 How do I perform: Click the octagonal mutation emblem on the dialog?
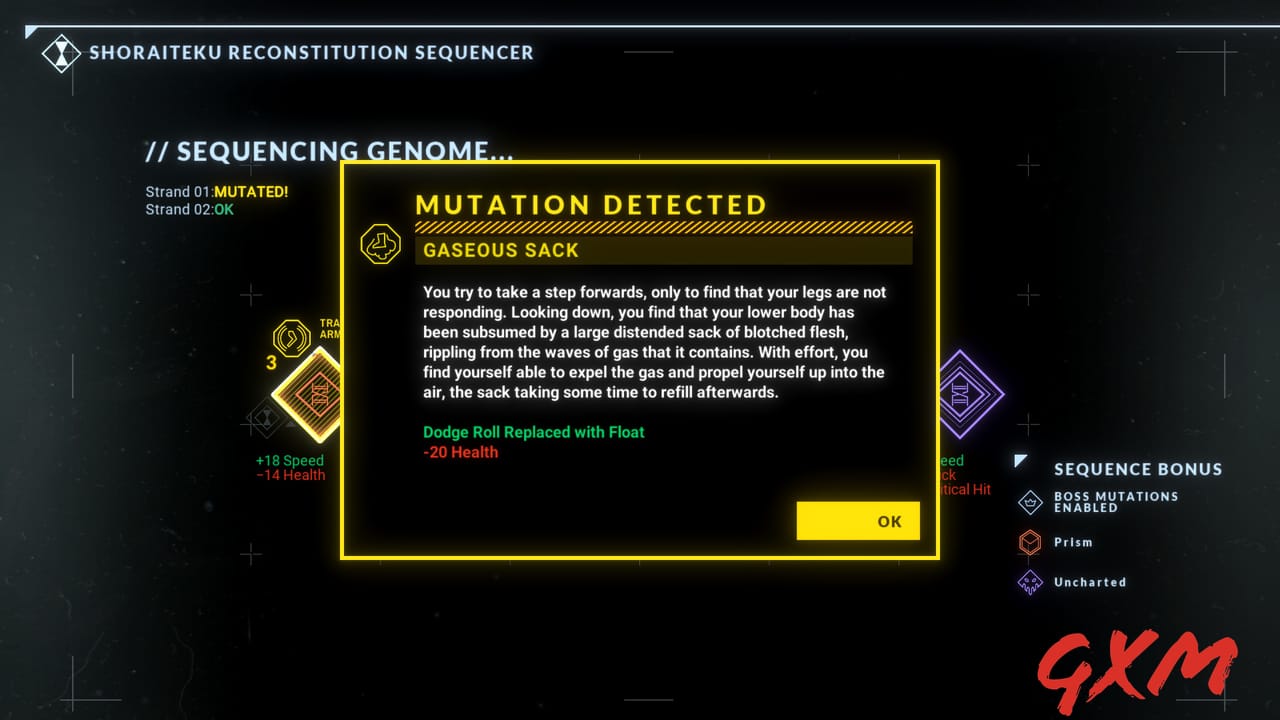pos(381,243)
